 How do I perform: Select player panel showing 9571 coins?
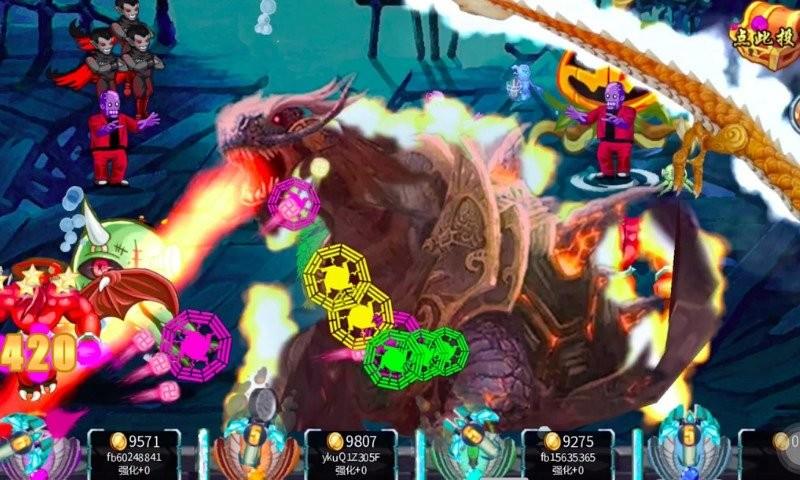coord(134,454)
